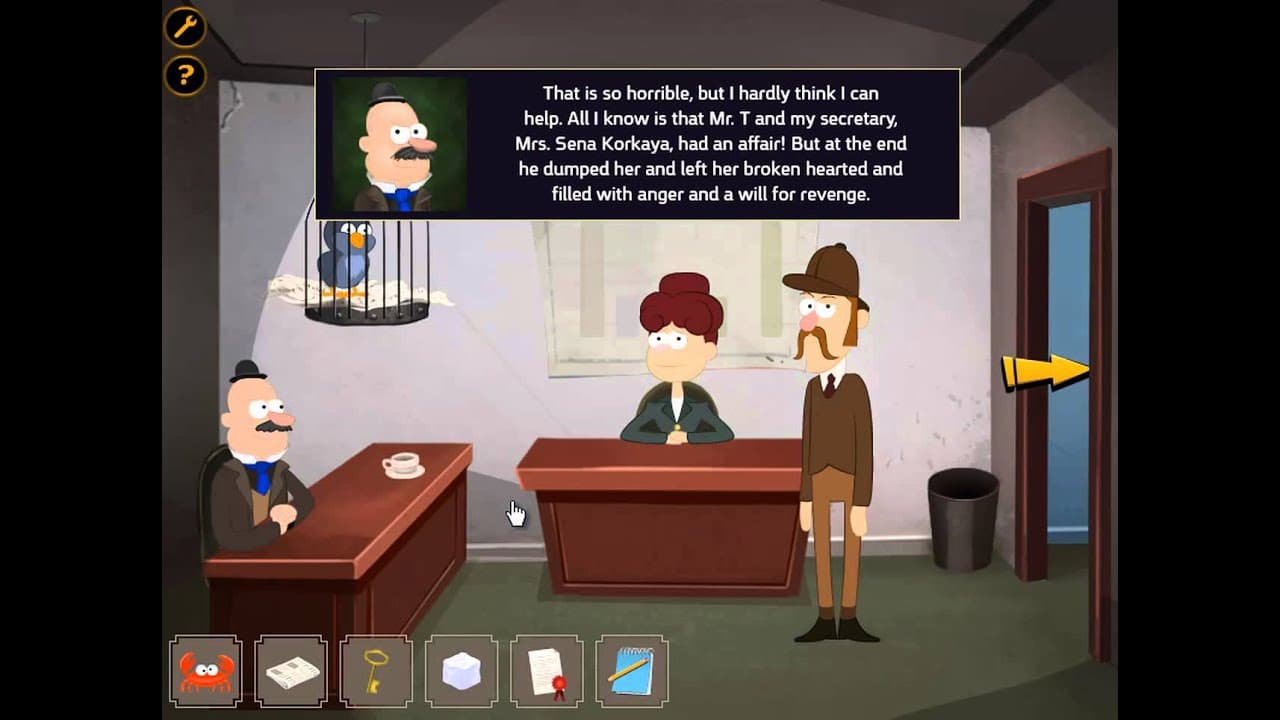The width and height of the screenshot is (1280, 720).
Task: Click the yellow exit arrow
Action: coord(1045,370)
